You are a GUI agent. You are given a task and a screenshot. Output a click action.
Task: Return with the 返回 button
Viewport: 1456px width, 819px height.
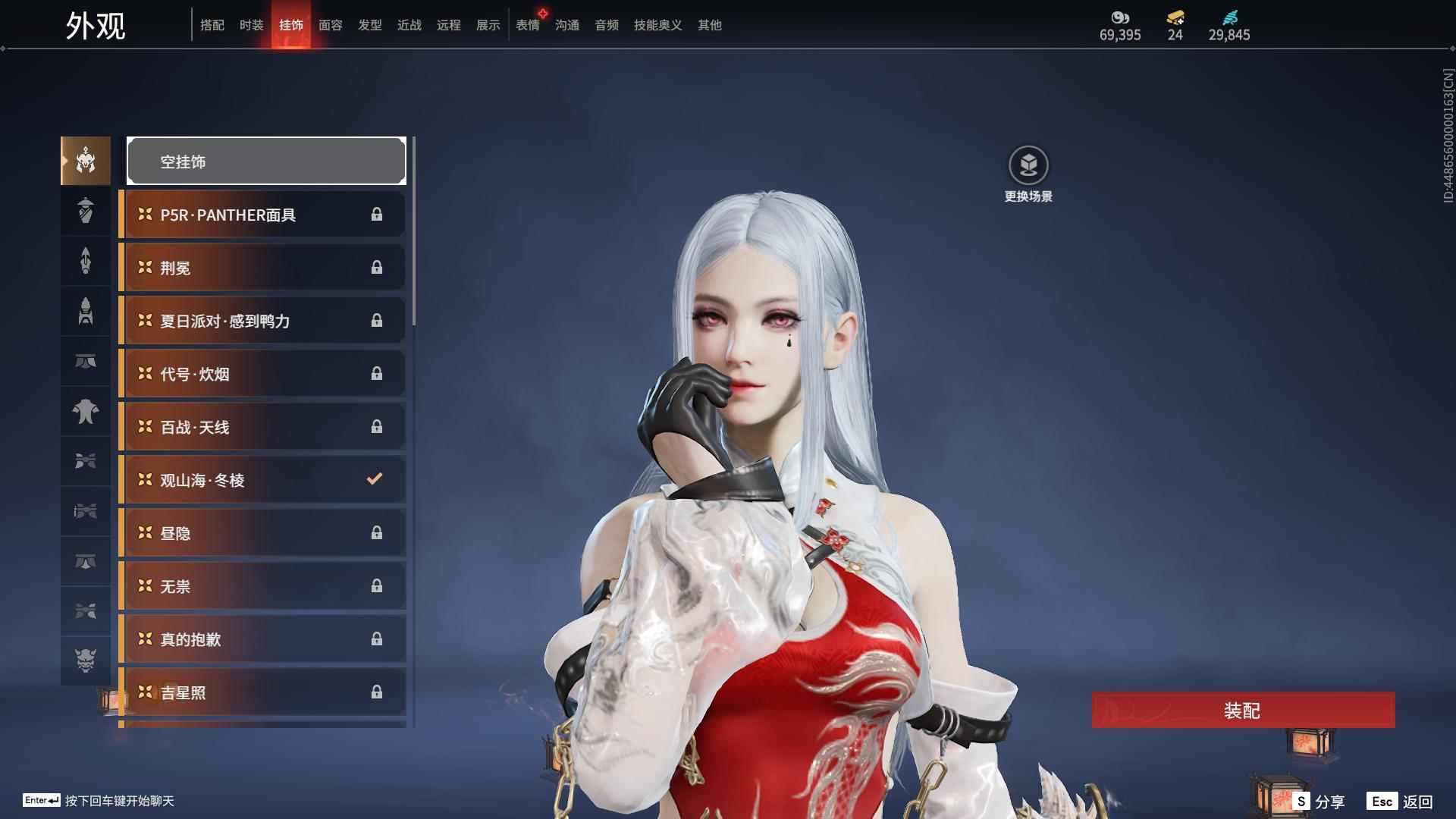1401,802
